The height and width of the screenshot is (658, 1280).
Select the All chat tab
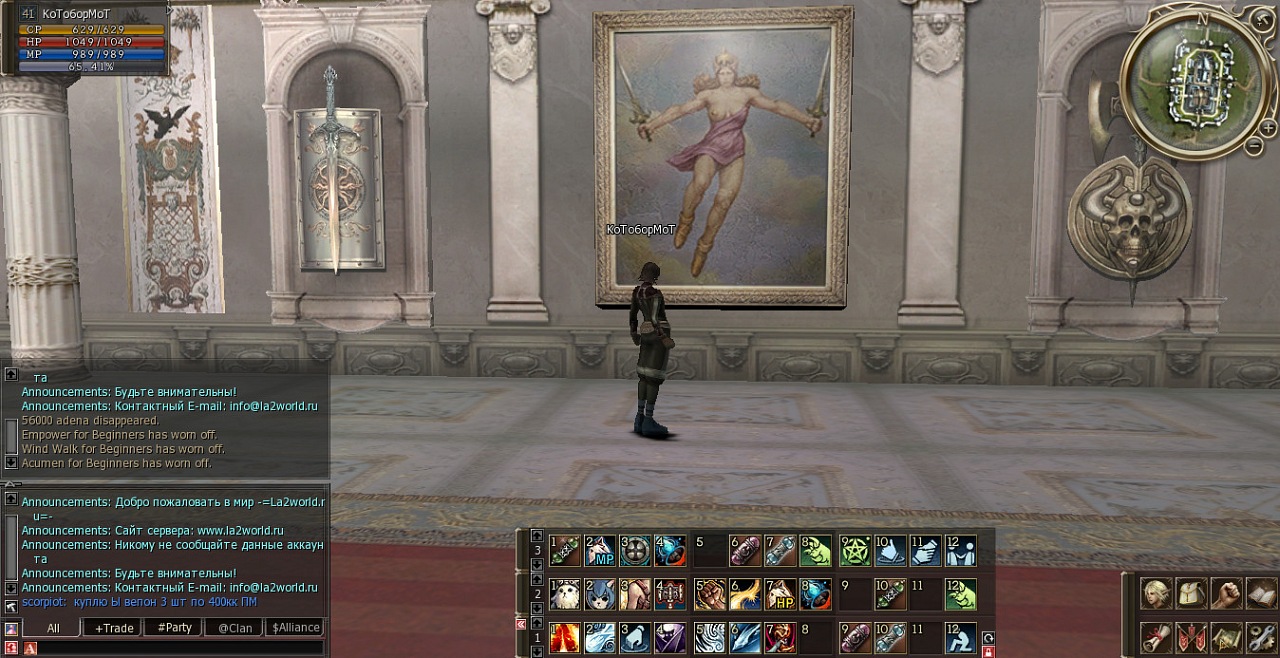pos(52,628)
